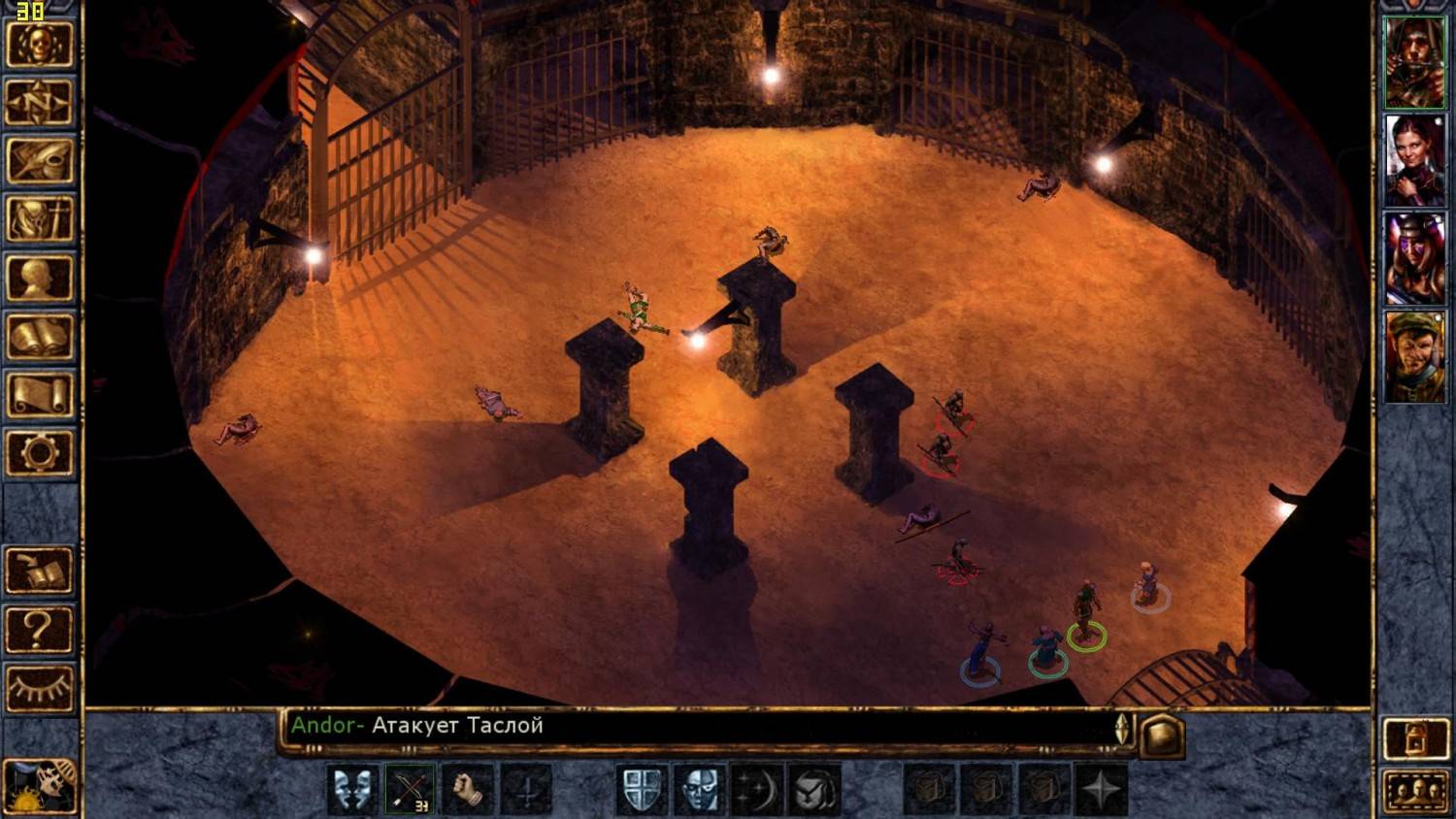Equip the bow and arrows weapon slot
The width and height of the screenshot is (1456, 819).
pyautogui.click(x=411, y=789)
